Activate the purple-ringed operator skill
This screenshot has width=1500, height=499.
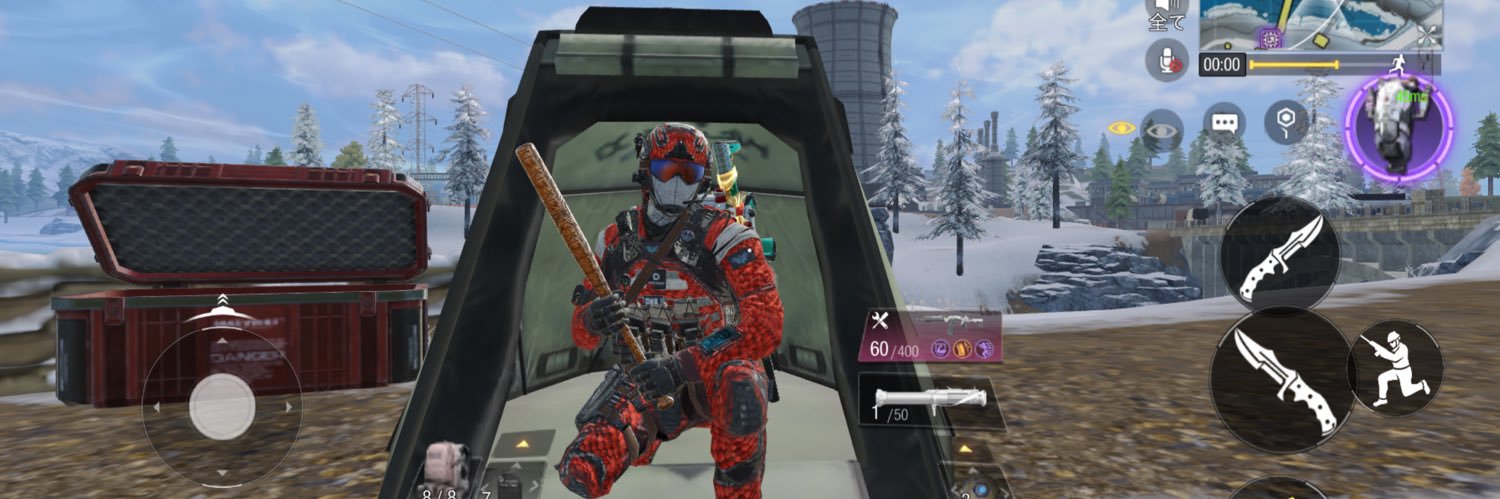coord(1397,127)
